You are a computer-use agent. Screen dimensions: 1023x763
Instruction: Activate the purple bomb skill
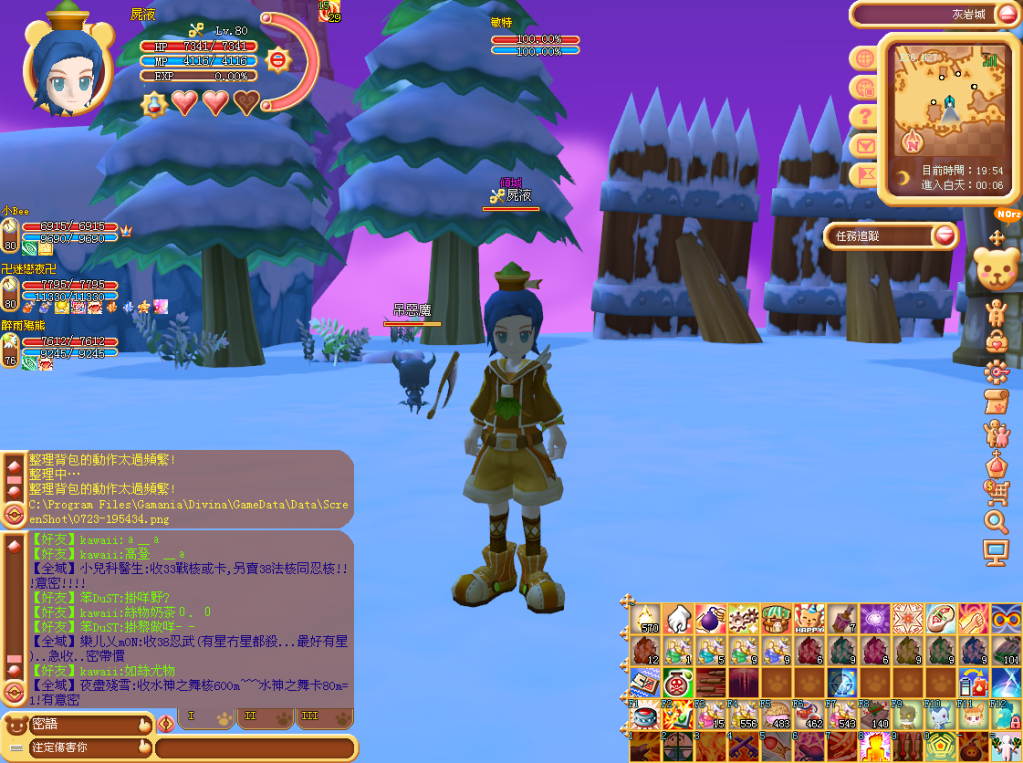(710, 618)
